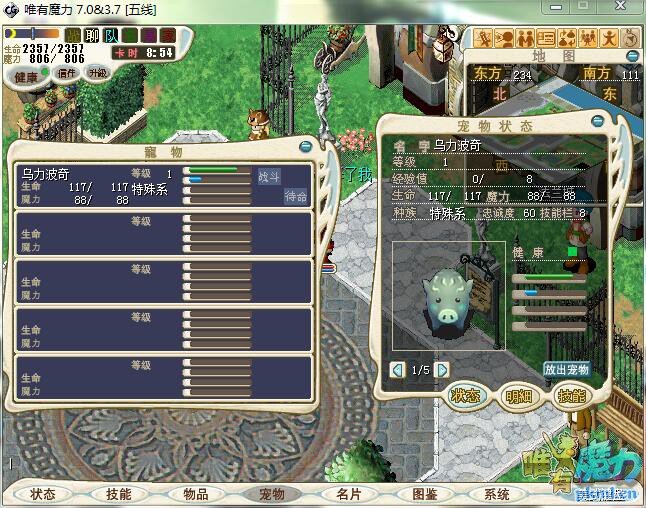Toggle the 聊 (Chat) icon

tap(92, 36)
